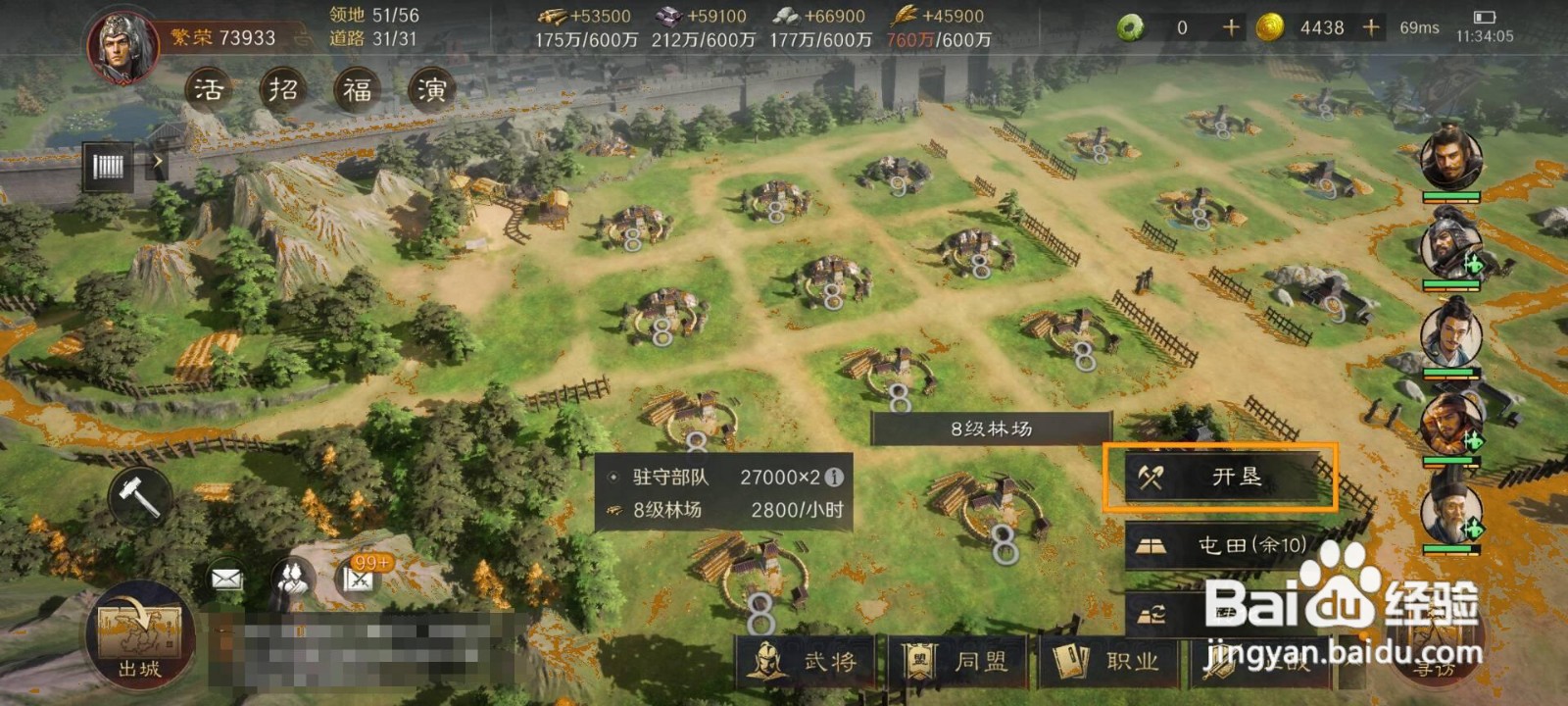Screen dimensions: 1568x706
Task: Open the 活 activity event icon
Action: click(209, 88)
